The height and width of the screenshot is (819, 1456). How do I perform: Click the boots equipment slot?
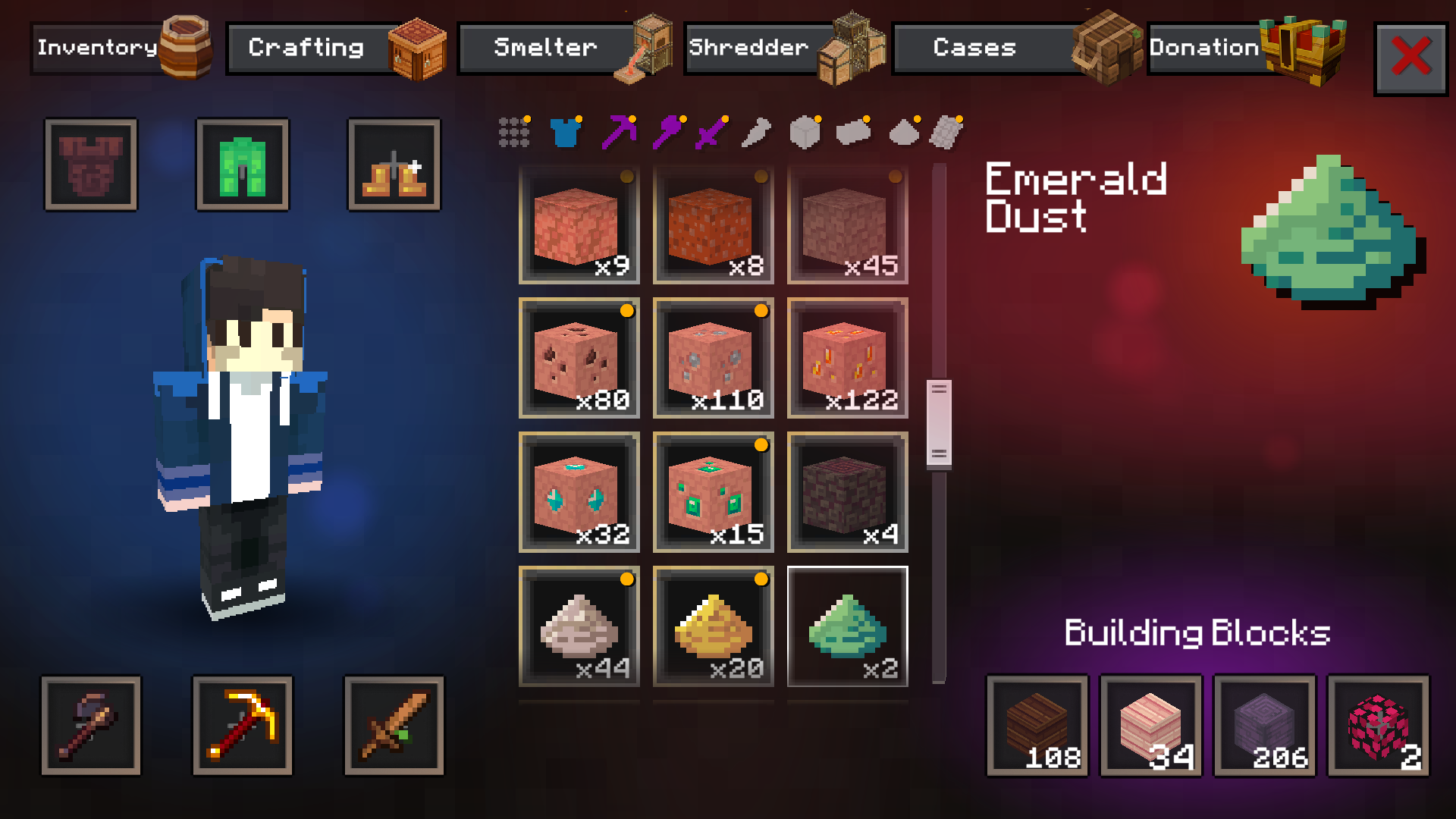coord(394,164)
